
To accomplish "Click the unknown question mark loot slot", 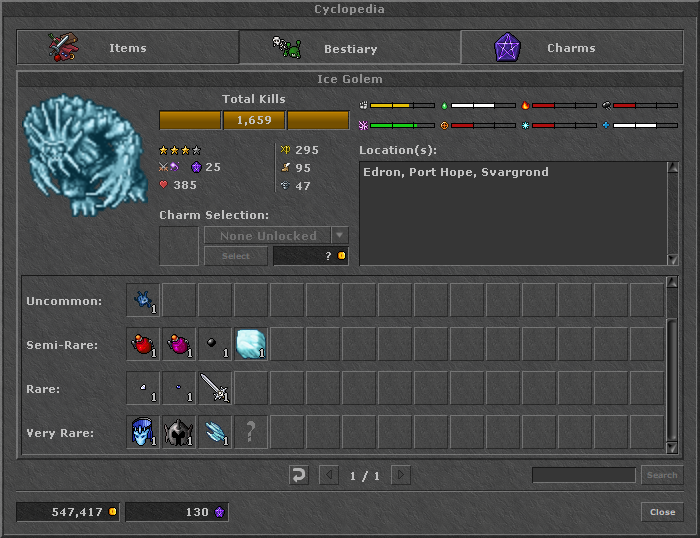I will point(251,432).
